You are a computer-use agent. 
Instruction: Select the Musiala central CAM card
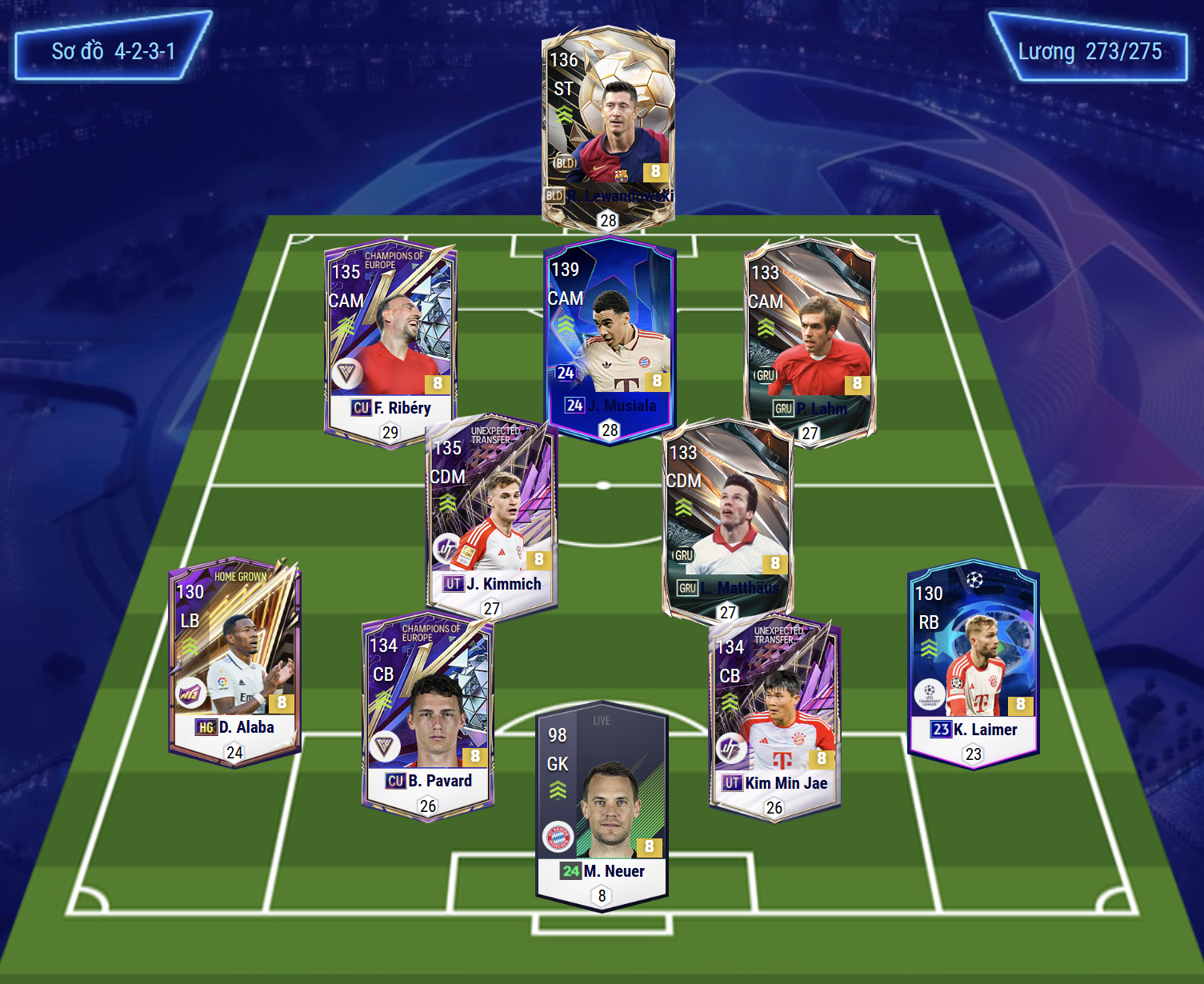tap(610, 336)
